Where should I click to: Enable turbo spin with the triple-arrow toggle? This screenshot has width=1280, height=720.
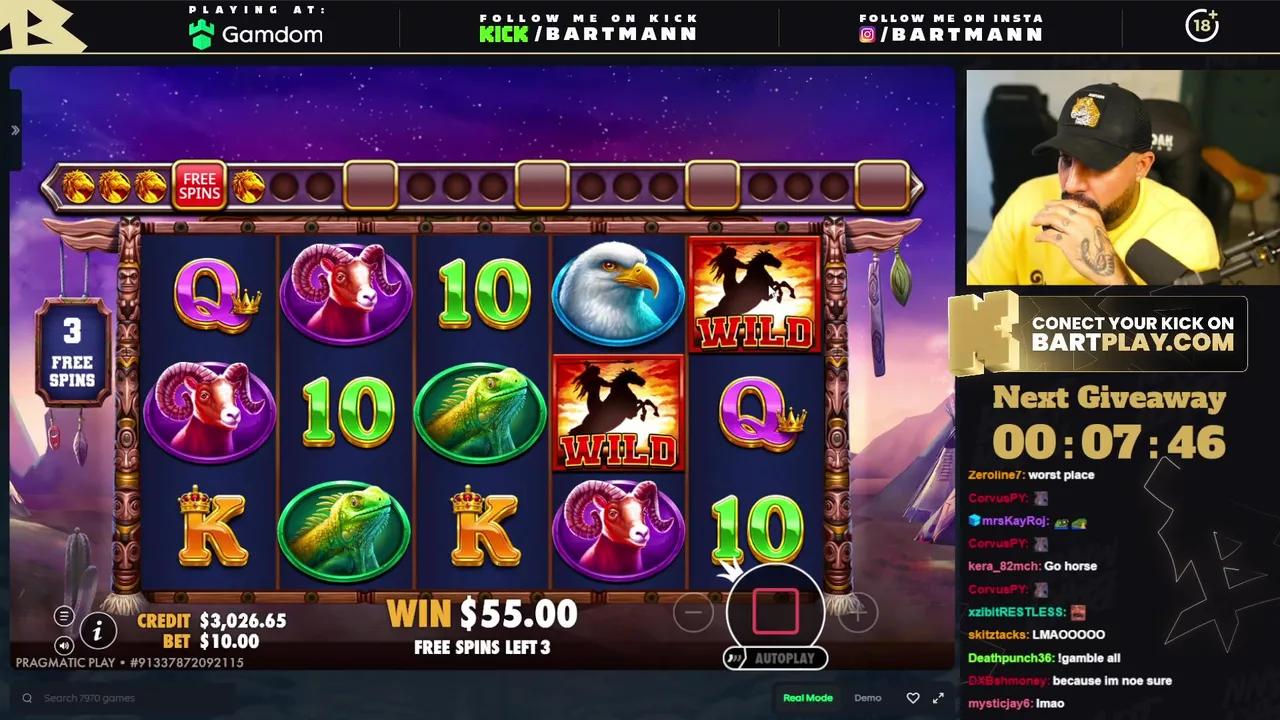coord(735,658)
